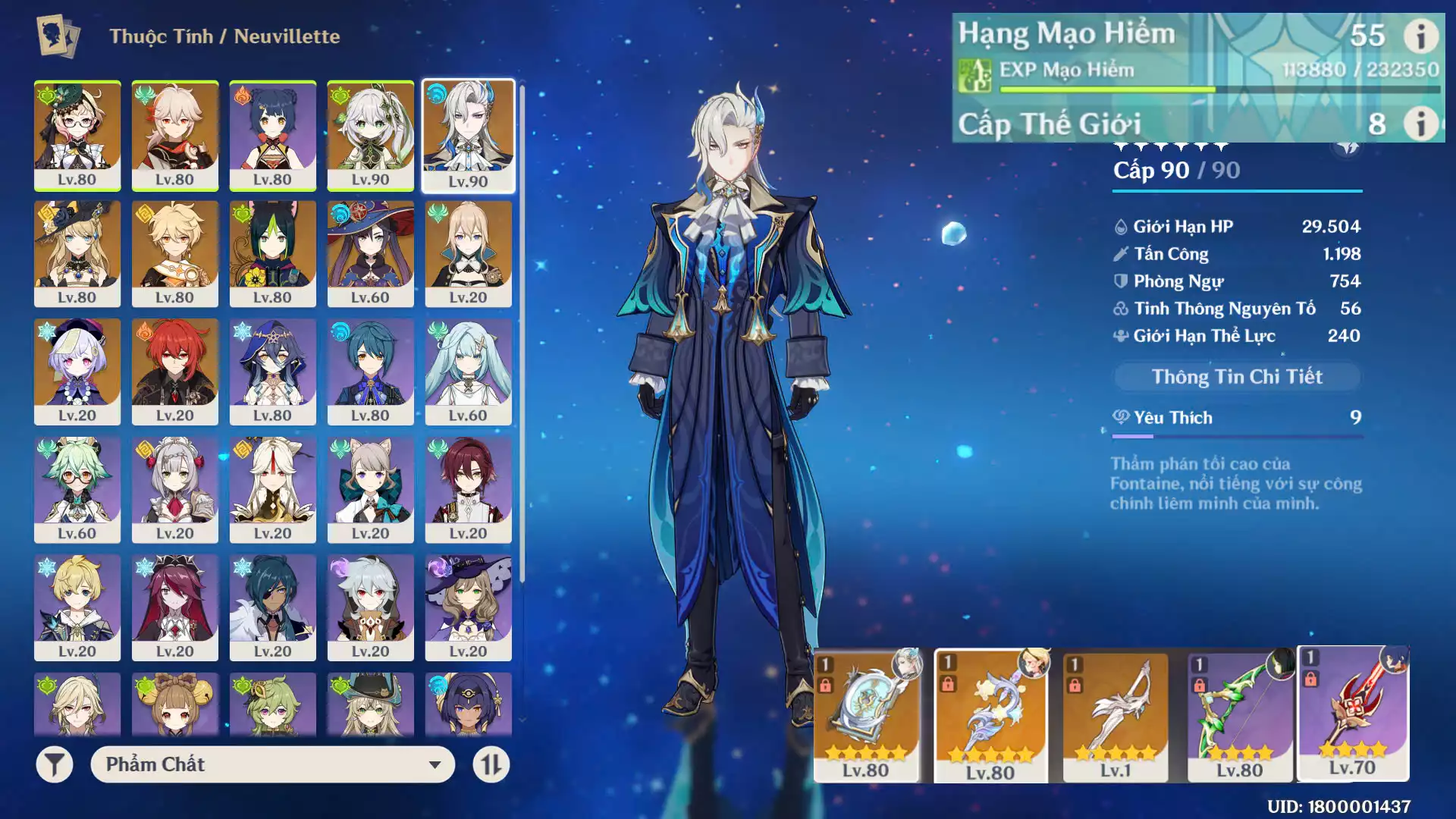Click the shield icon beside Phòng Ngự

tap(1119, 281)
